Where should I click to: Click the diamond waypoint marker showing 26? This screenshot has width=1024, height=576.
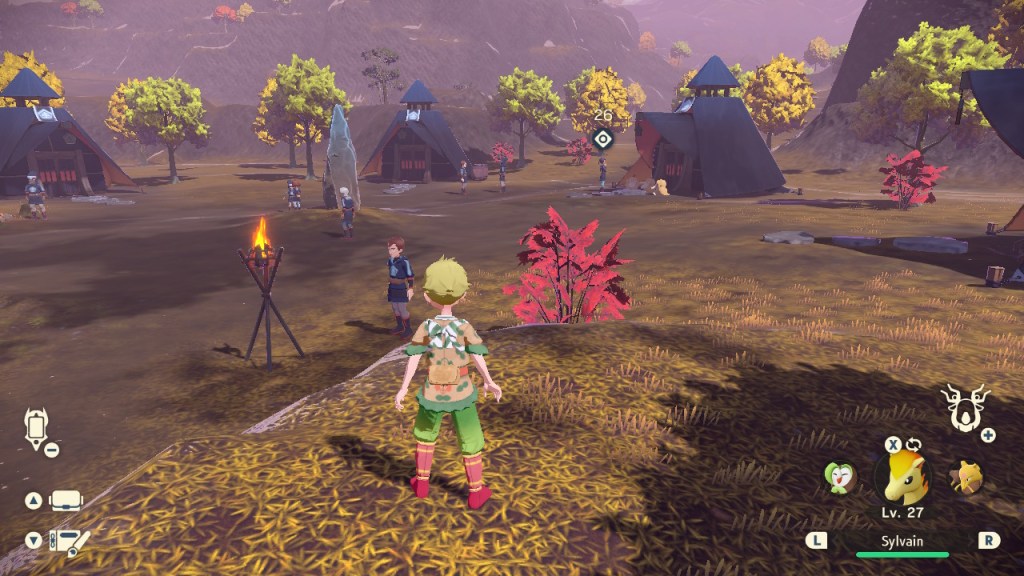pyautogui.click(x=601, y=139)
